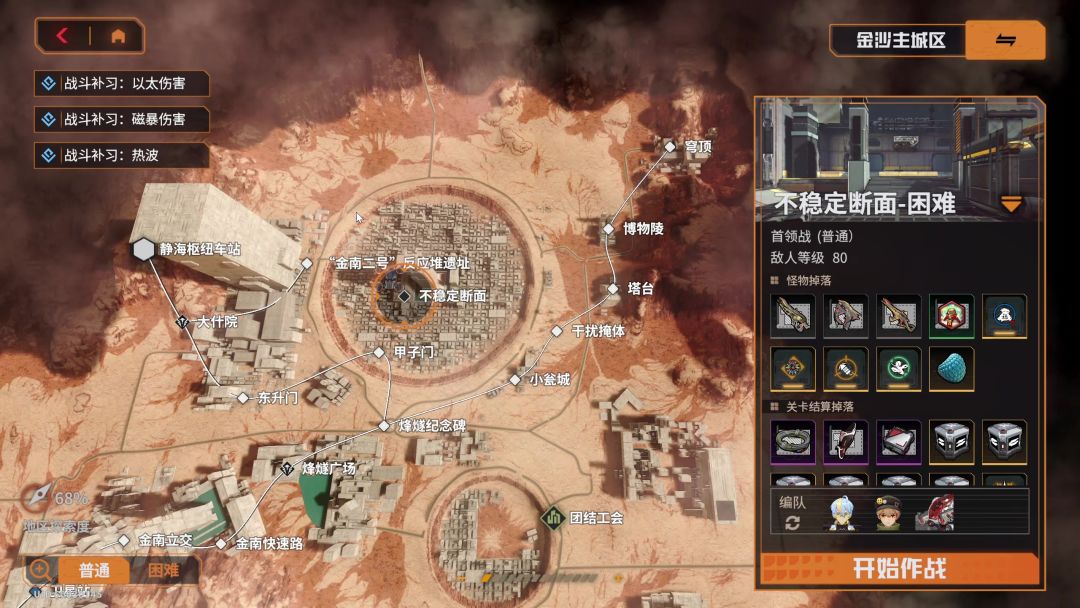Select the 穹顶 map node
The image size is (1080, 608).
(670, 146)
